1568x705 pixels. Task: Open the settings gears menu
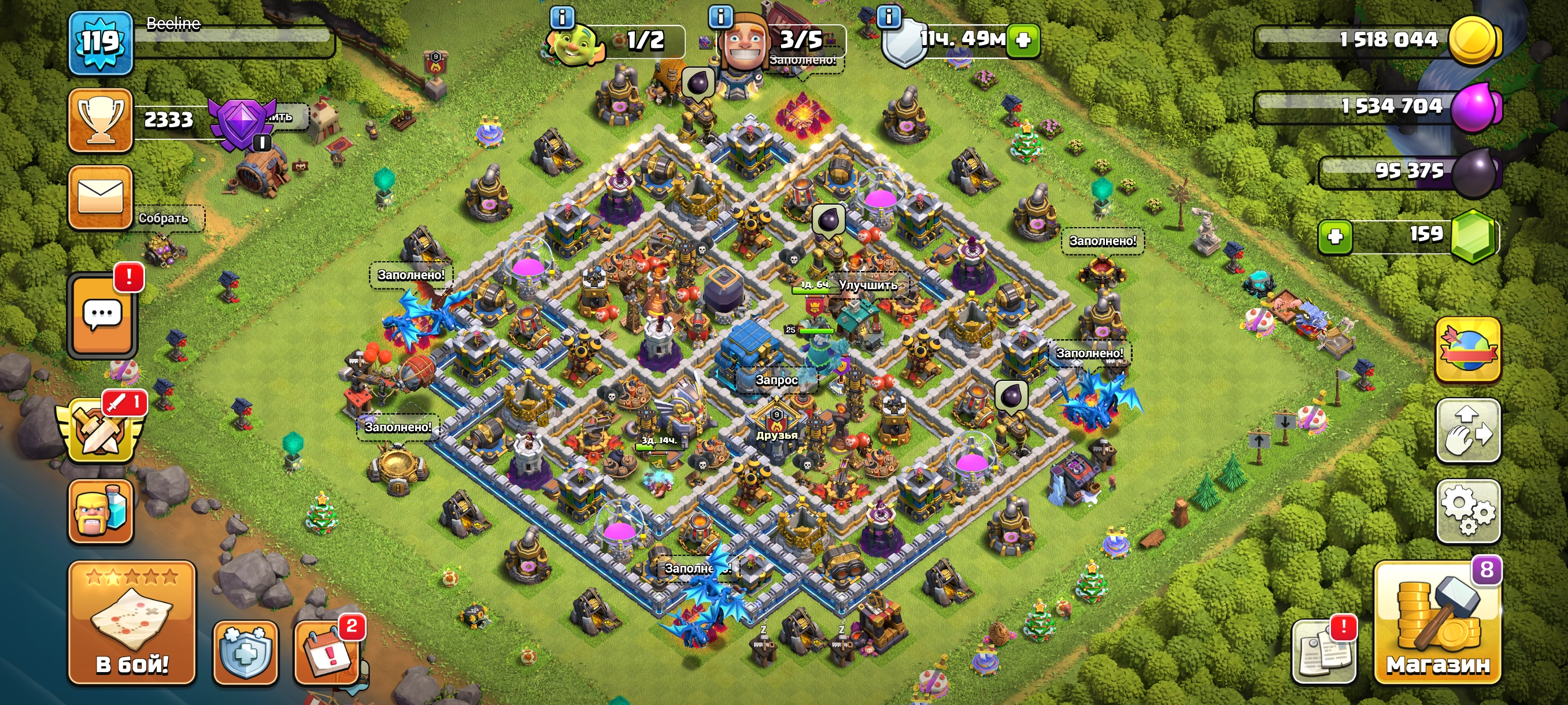tap(1468, 511)
